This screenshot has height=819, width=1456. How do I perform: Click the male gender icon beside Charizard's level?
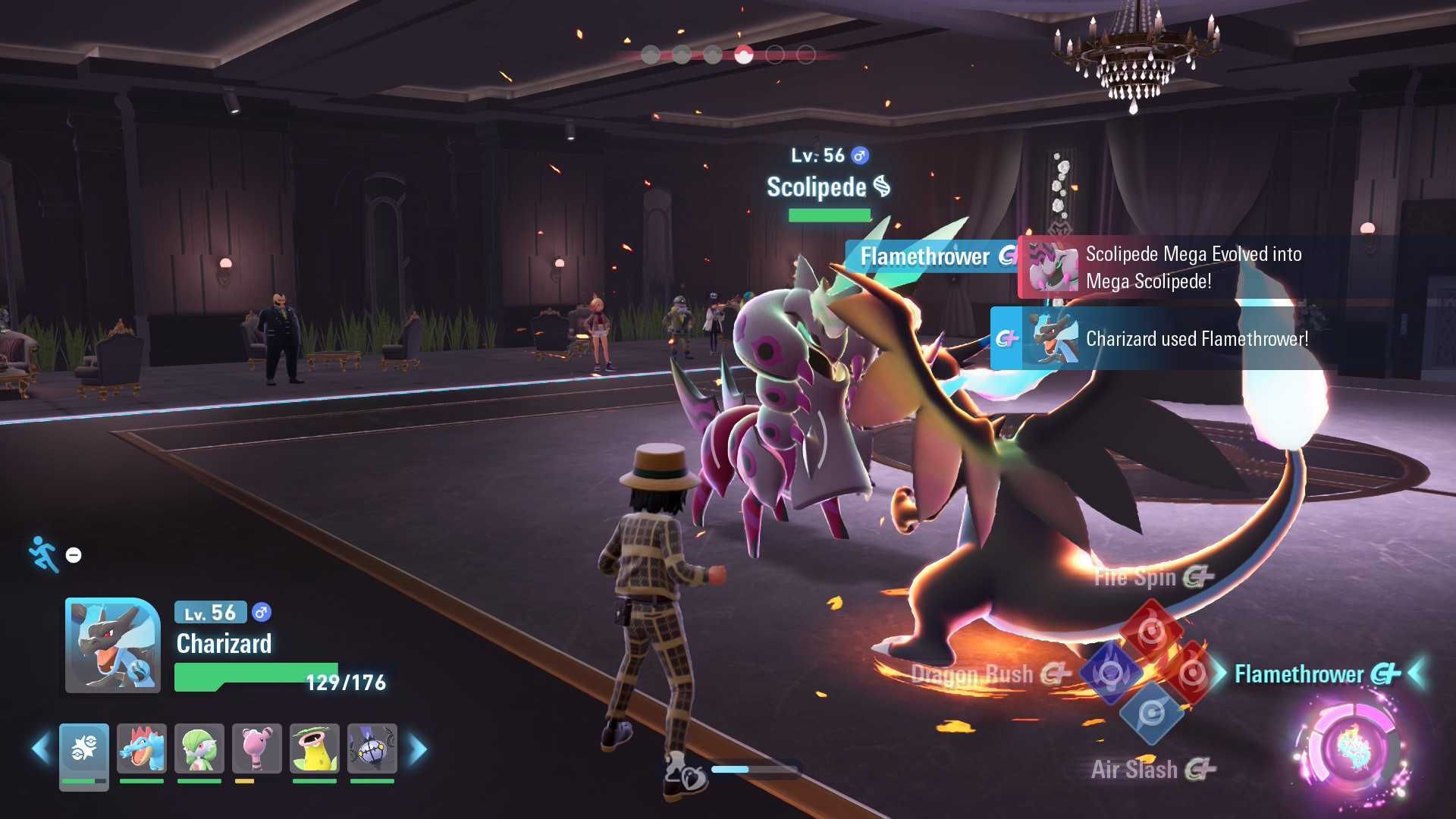262,613
